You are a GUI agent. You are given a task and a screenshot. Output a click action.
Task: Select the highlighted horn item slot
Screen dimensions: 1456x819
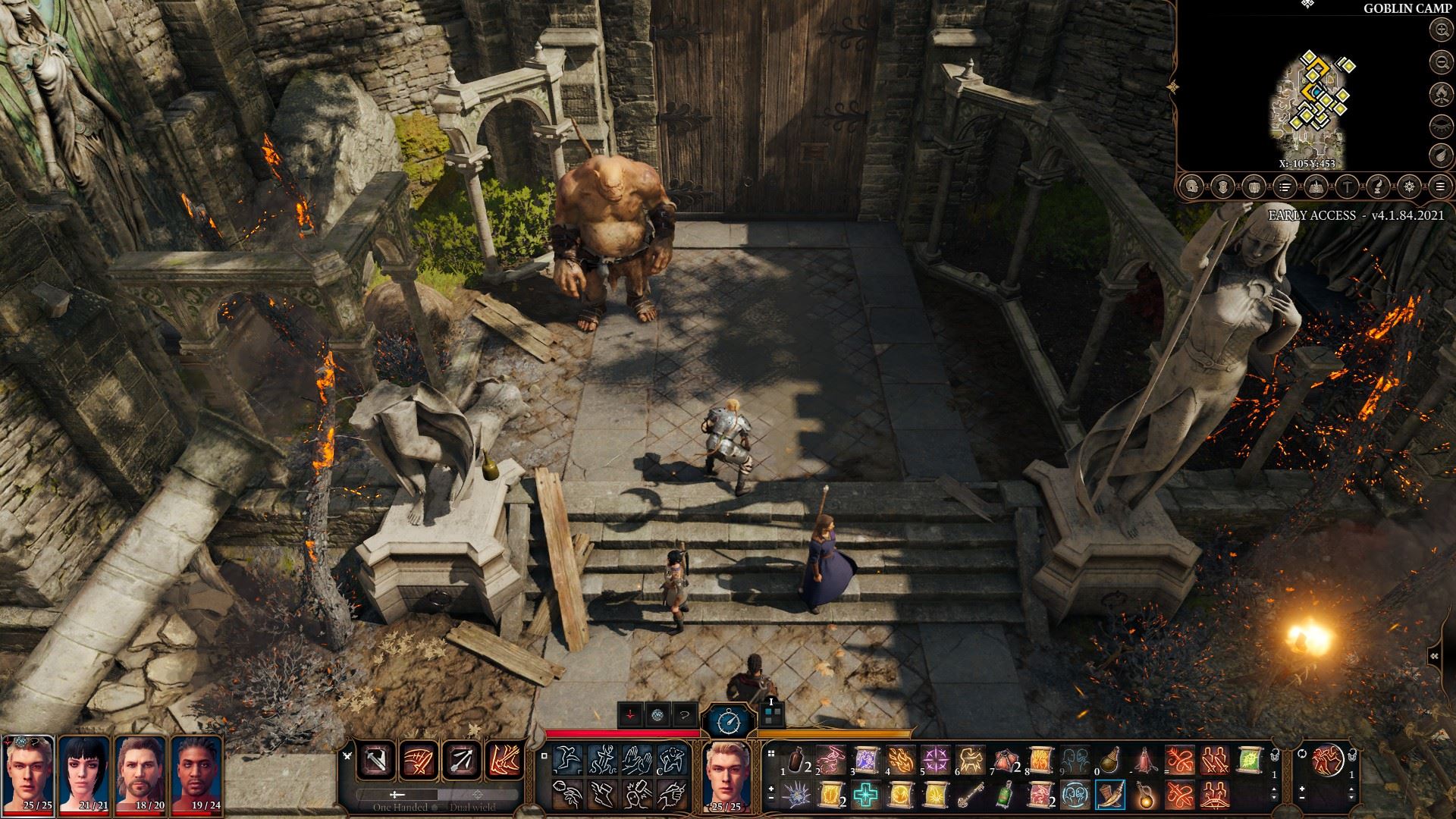[1109, 795]
